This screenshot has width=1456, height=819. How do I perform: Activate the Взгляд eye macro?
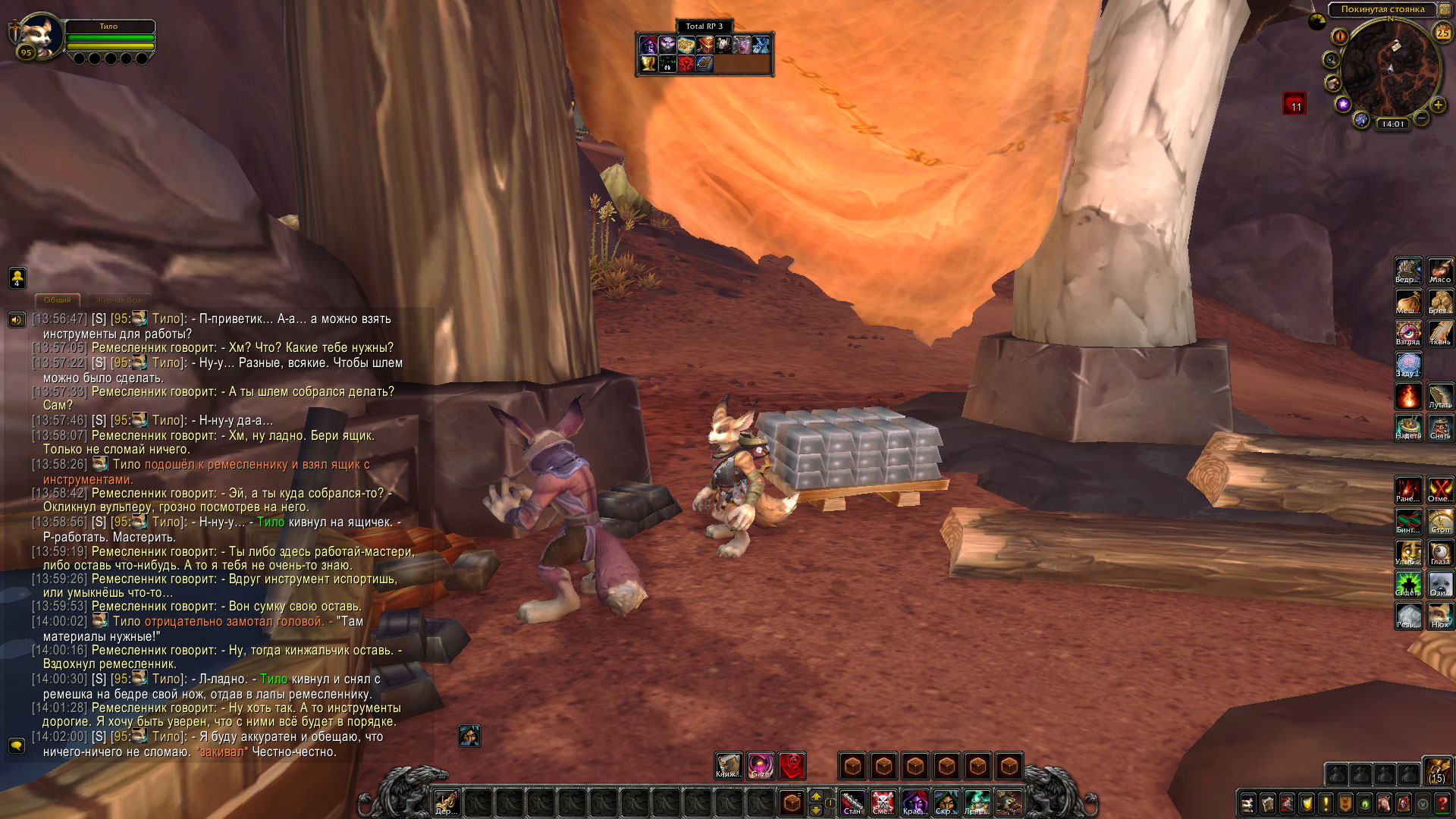click(x=1408, y=333)
